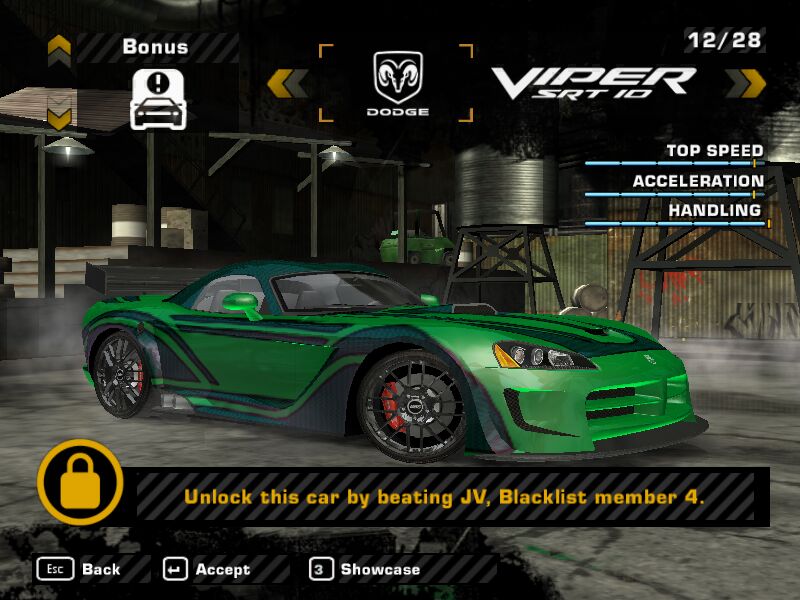Click the Back button
The image size is (800, 600).
(80, 569)
